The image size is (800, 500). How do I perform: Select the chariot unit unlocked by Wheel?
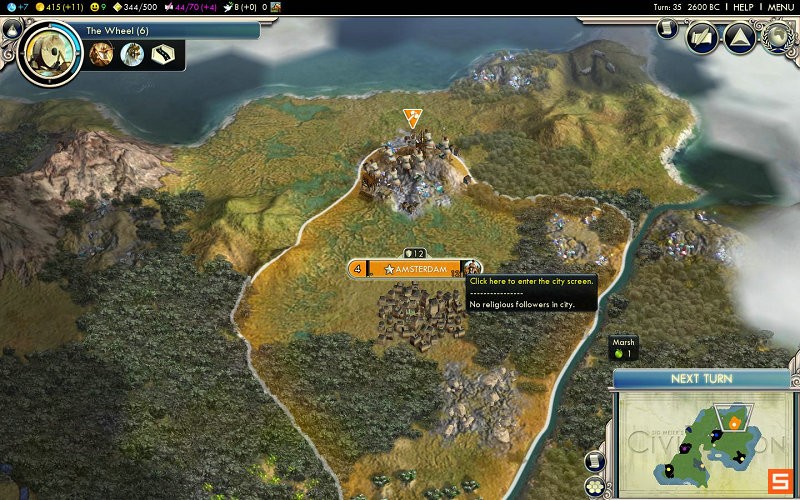click(x=101, y=54)
